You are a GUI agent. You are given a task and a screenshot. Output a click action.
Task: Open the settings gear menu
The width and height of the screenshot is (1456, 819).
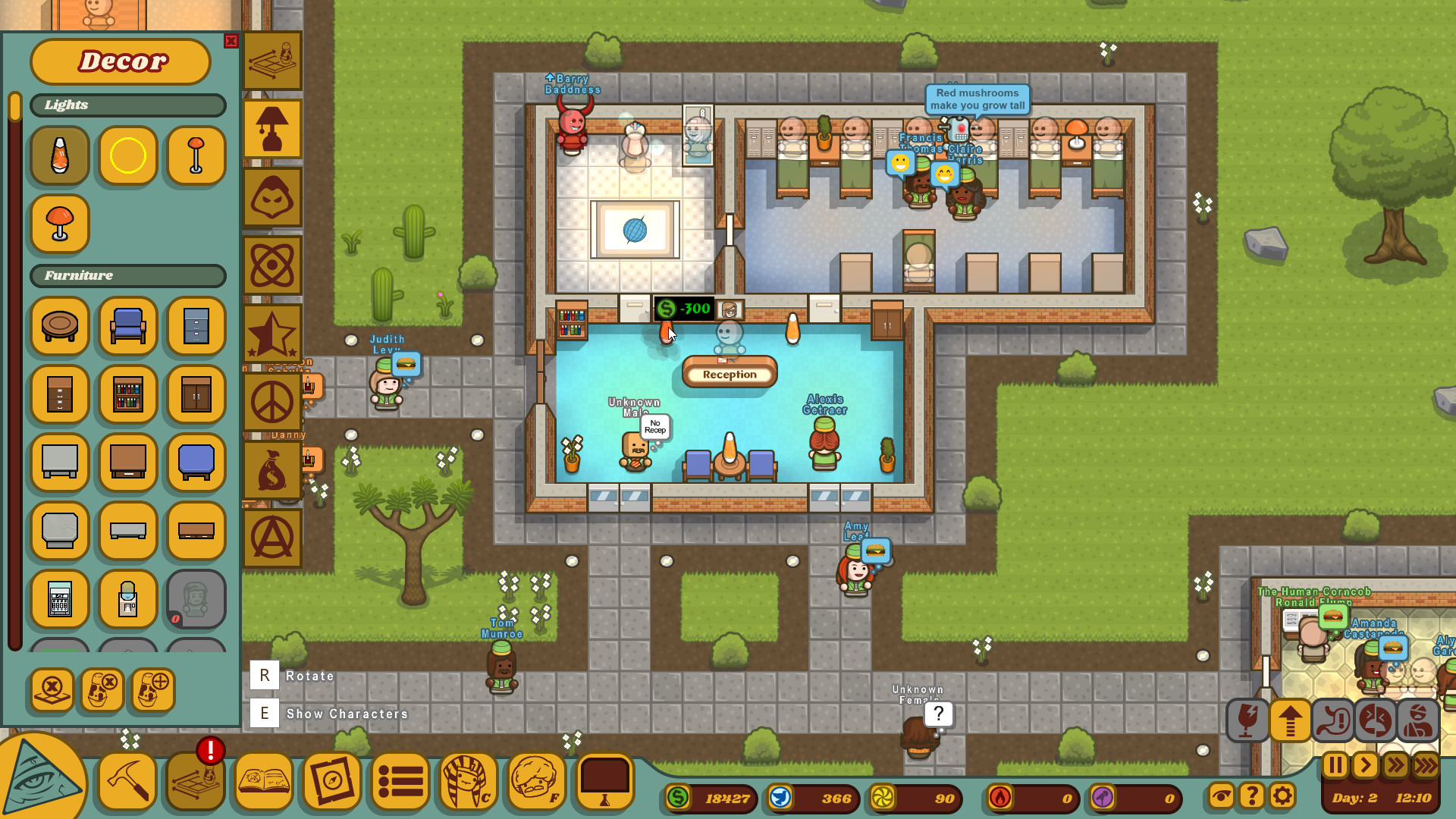1282,796
